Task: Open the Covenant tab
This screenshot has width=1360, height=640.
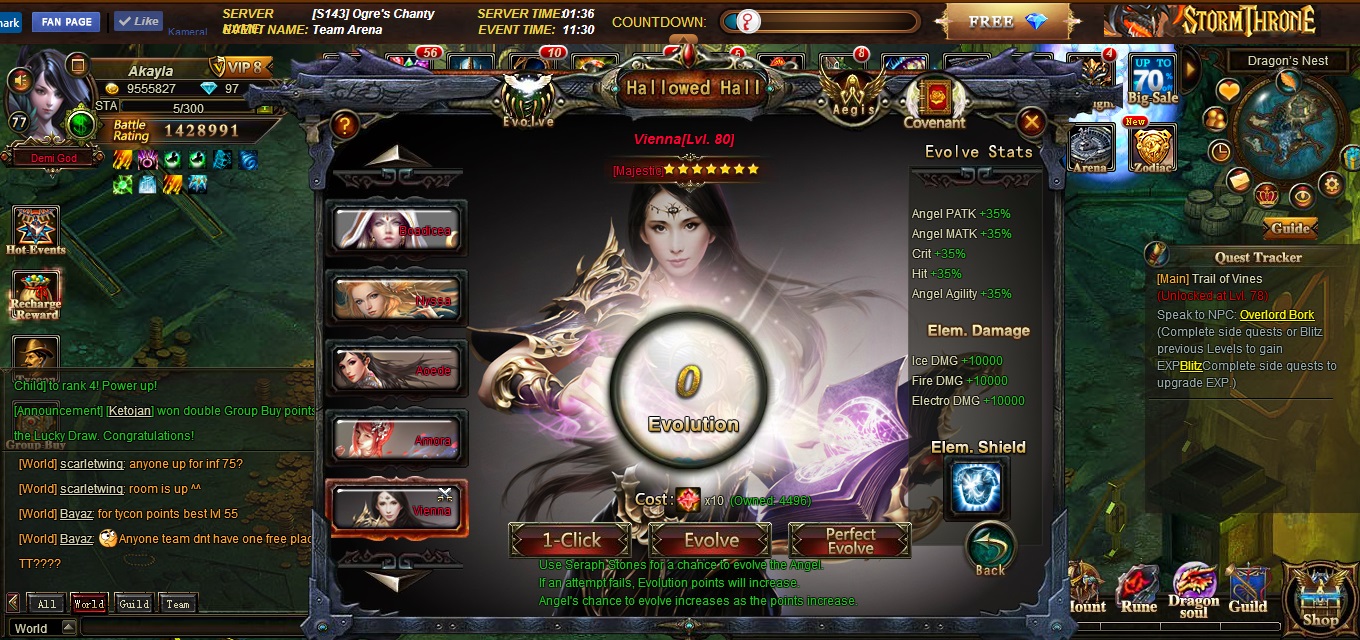Action: tap(935, 103)
